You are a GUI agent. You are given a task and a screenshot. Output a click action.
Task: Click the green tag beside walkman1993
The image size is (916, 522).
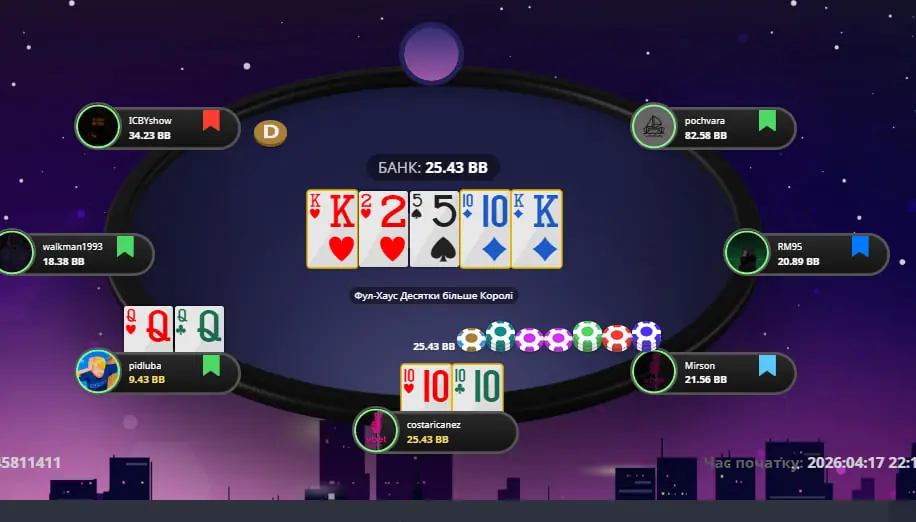coord(125,246)
